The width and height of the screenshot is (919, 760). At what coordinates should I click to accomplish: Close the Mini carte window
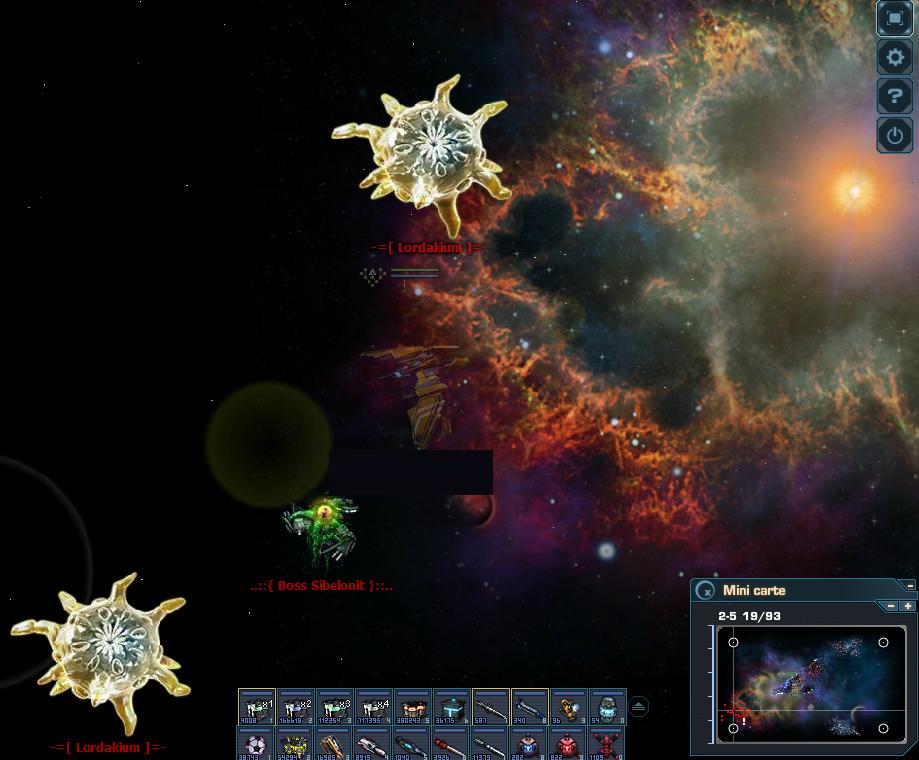click(705, 590)
